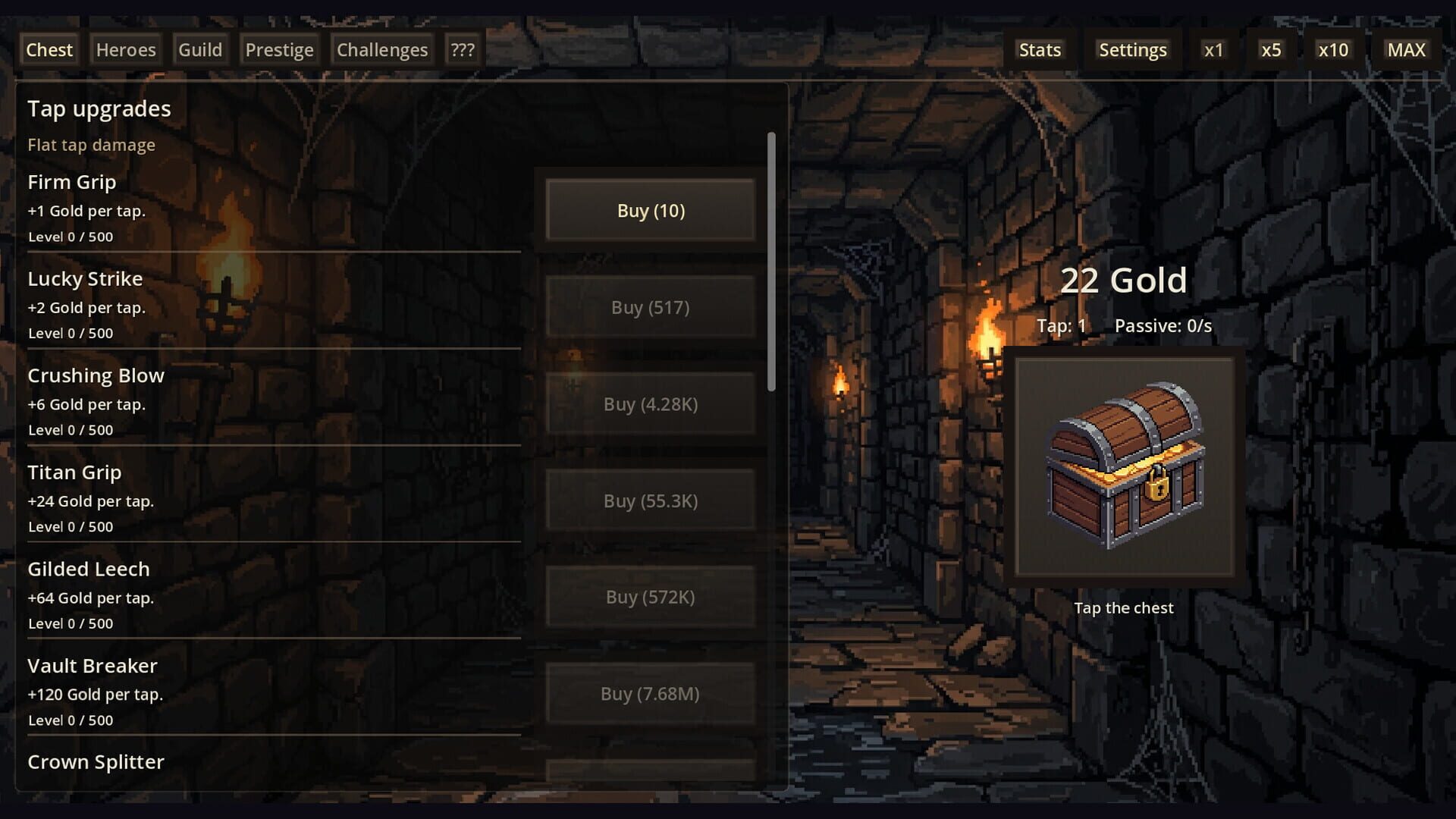Open the Guild tab
This screenshot has height=819, width=1456.
tap(199, 49)
